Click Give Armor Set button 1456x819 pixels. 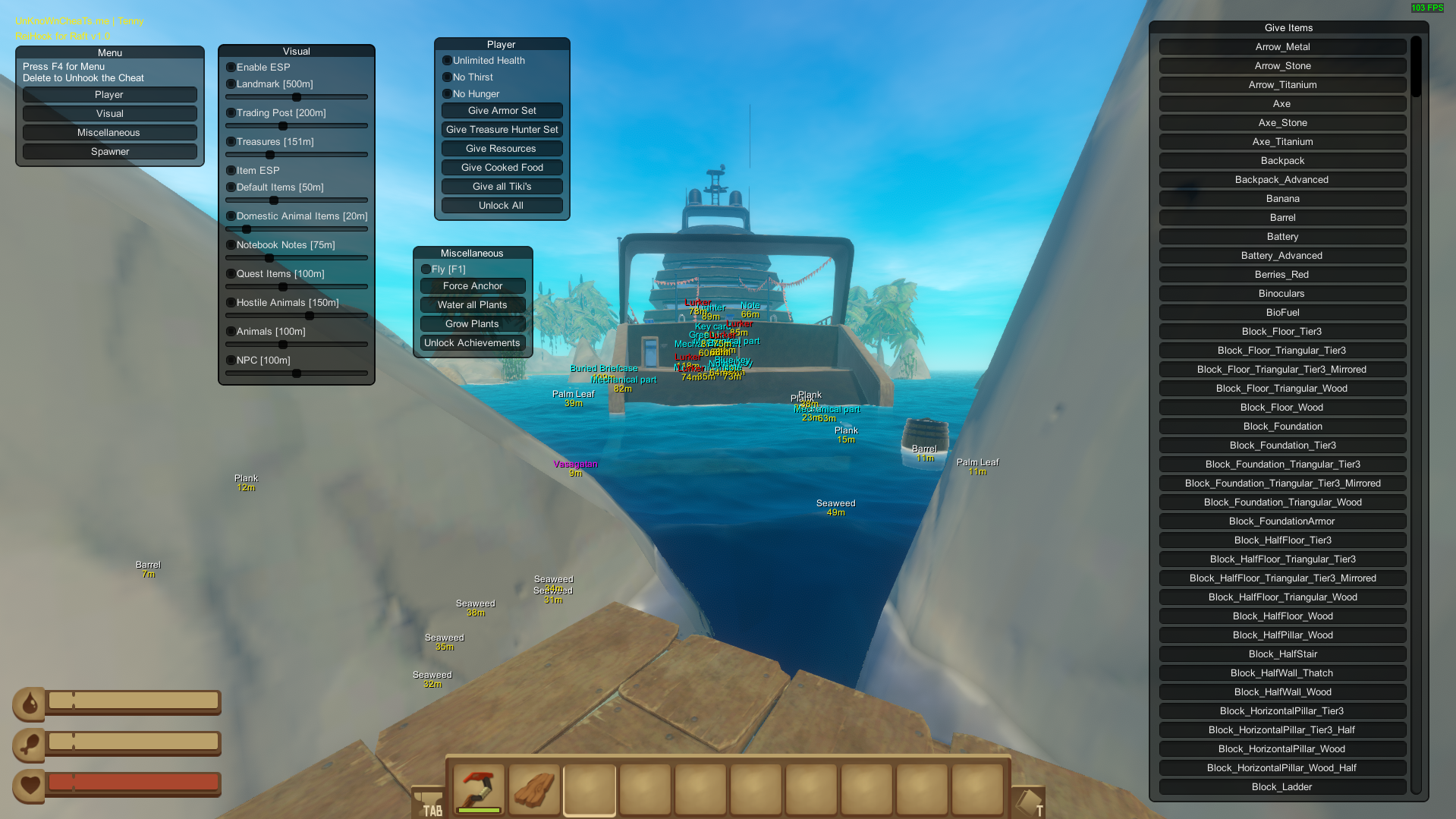pyautogui.click(x=502, y=111)
